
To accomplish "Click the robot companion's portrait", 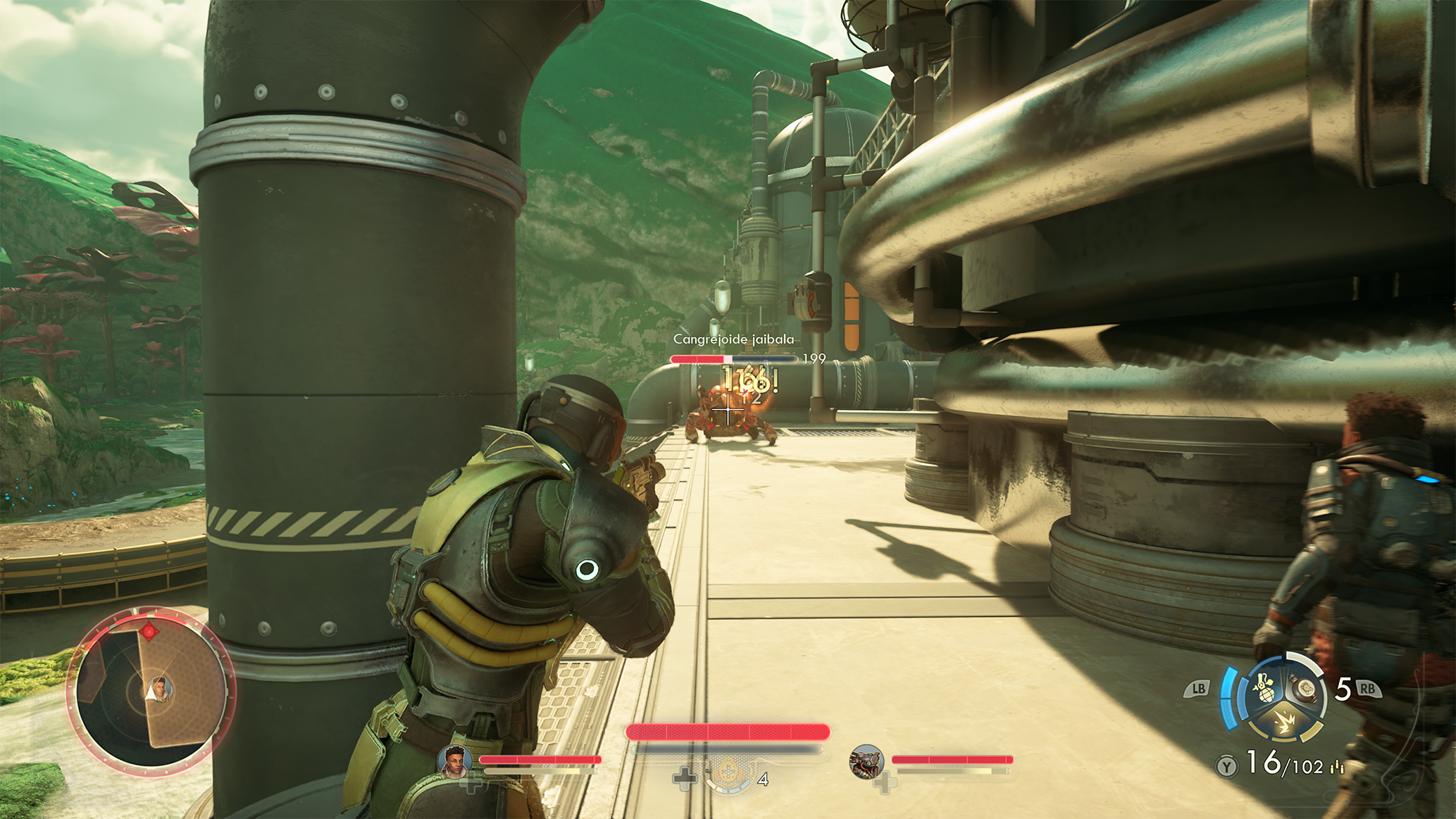I will click(866, 763).
